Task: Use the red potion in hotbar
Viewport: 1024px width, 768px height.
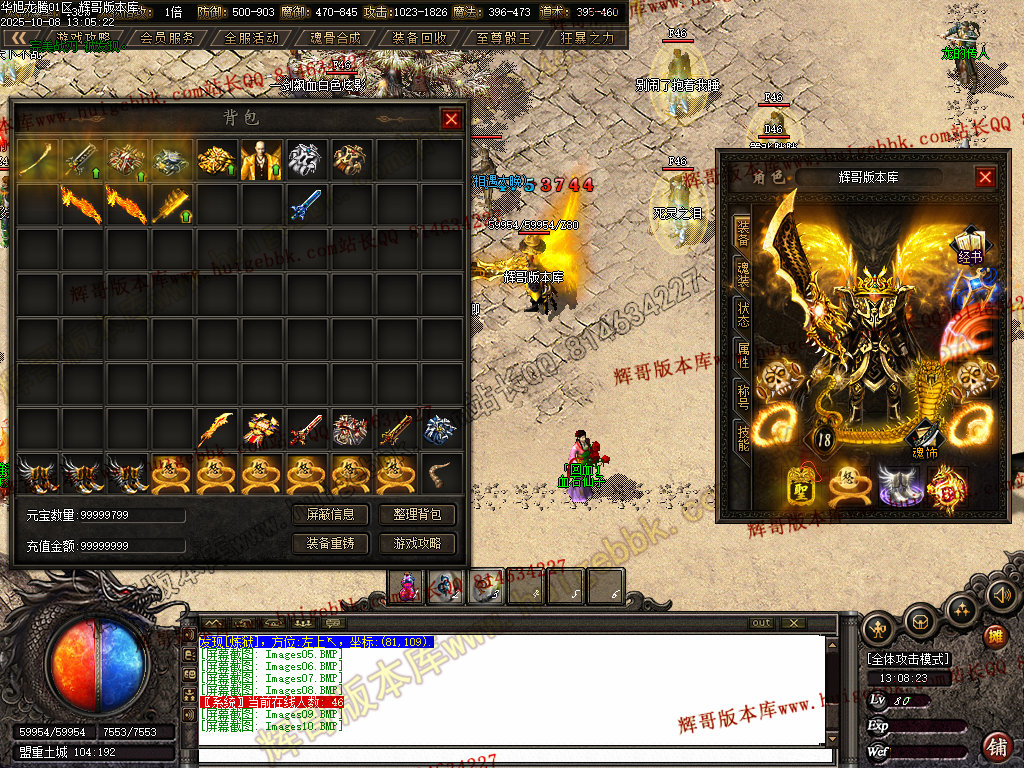Action: click(x=407, y=586)
